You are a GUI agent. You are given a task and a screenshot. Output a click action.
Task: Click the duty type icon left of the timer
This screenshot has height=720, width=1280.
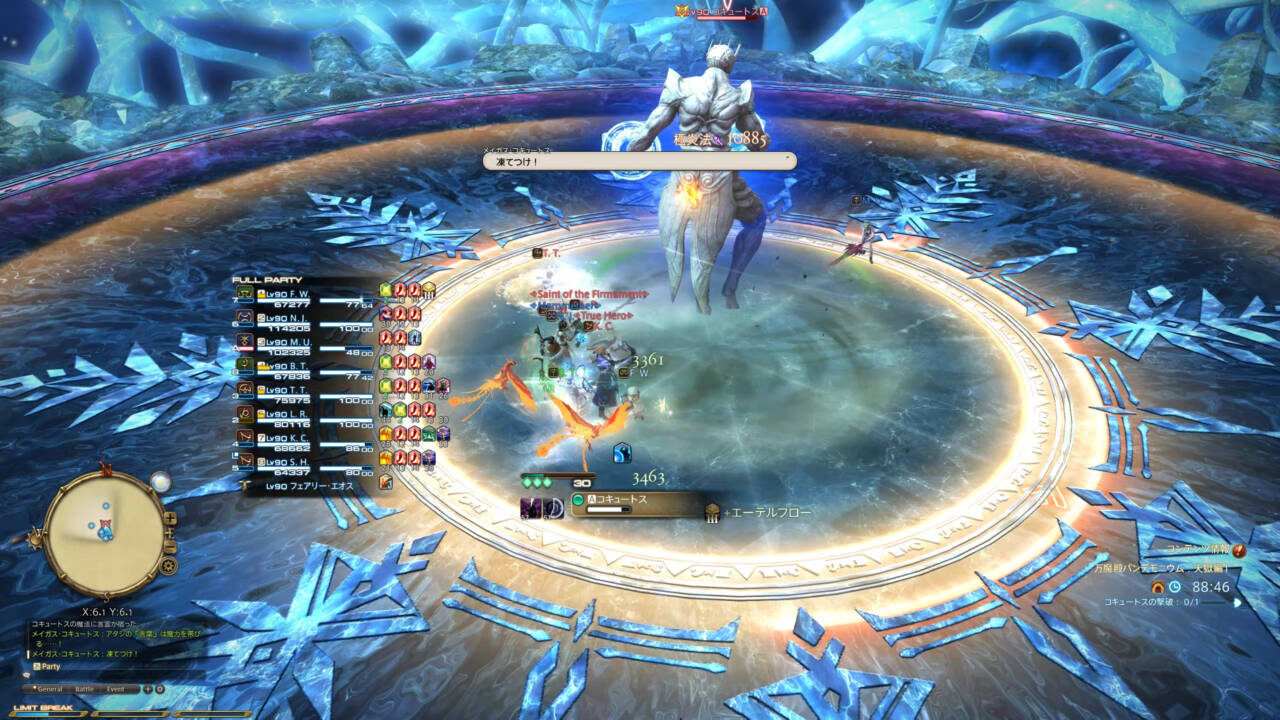(1157, 587)
